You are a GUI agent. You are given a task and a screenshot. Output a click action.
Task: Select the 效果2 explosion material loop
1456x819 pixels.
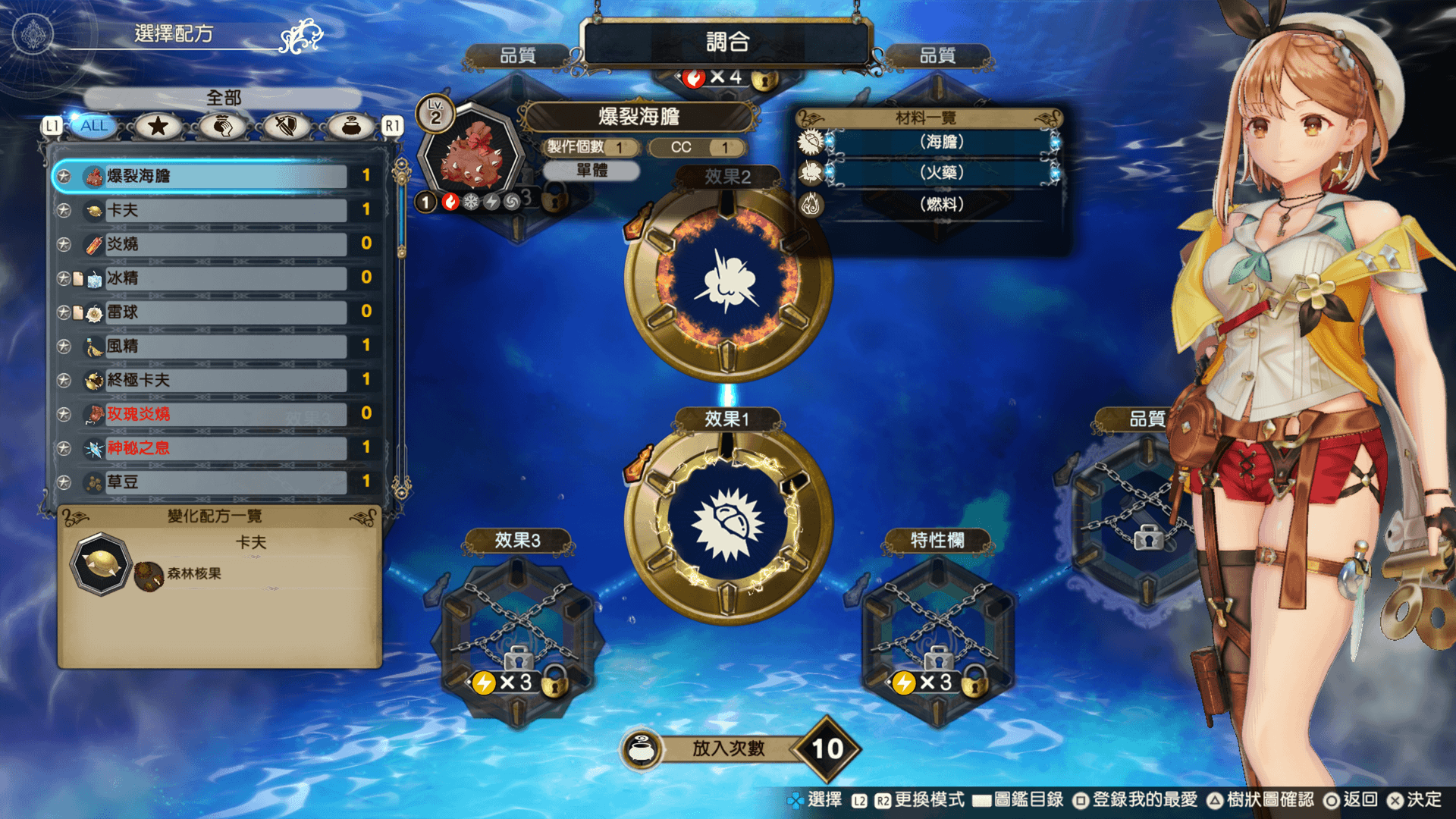tap(727, 282)
